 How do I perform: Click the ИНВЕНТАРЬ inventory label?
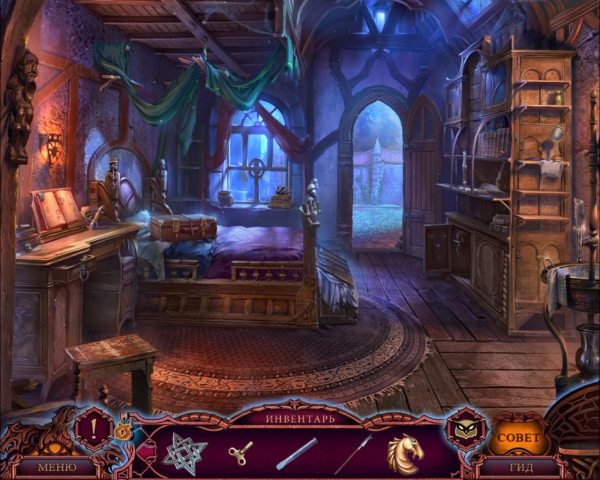tap(300, 418)
